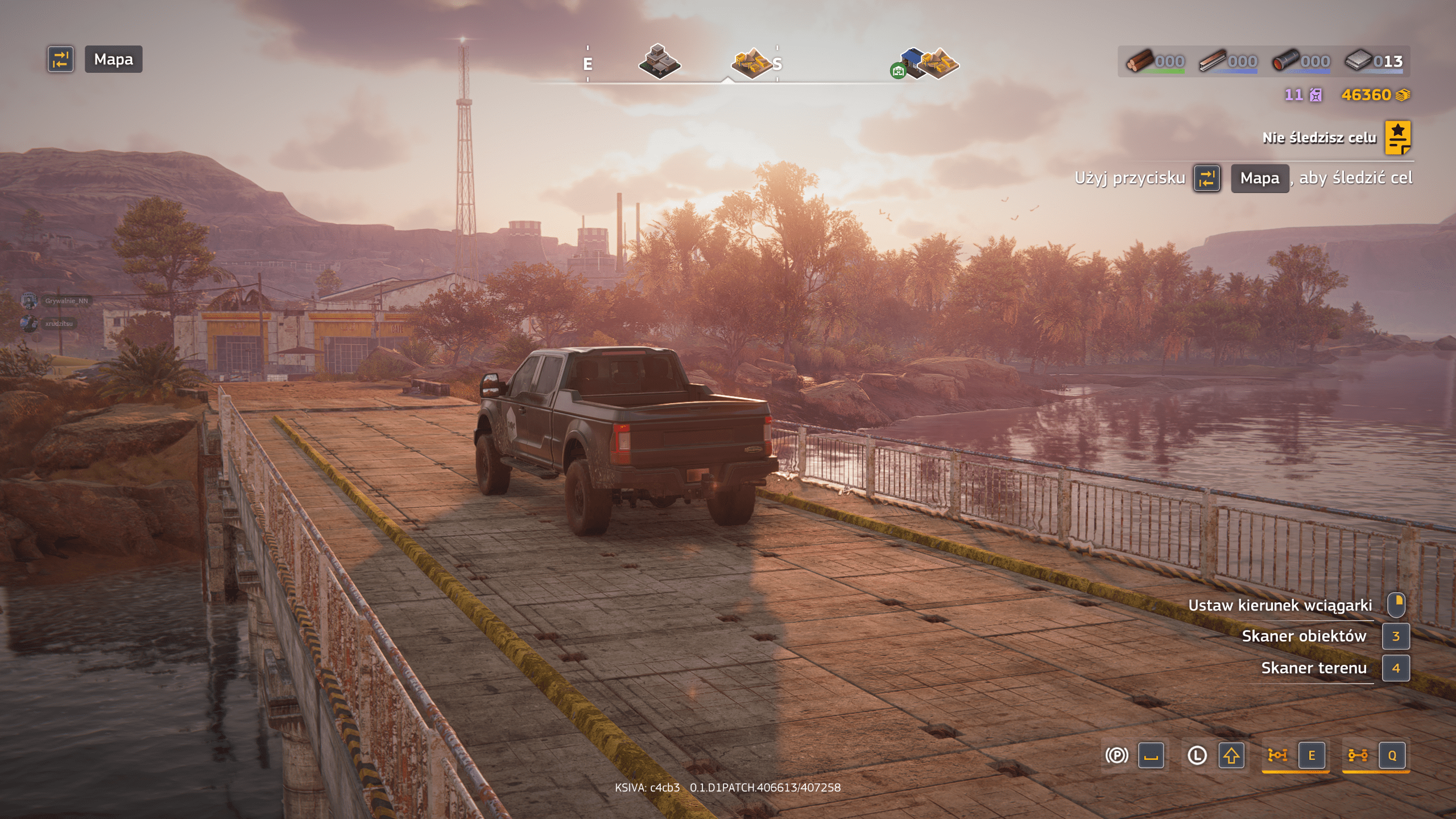Toggle the low gear L indicator icon

coord(1197,755)
